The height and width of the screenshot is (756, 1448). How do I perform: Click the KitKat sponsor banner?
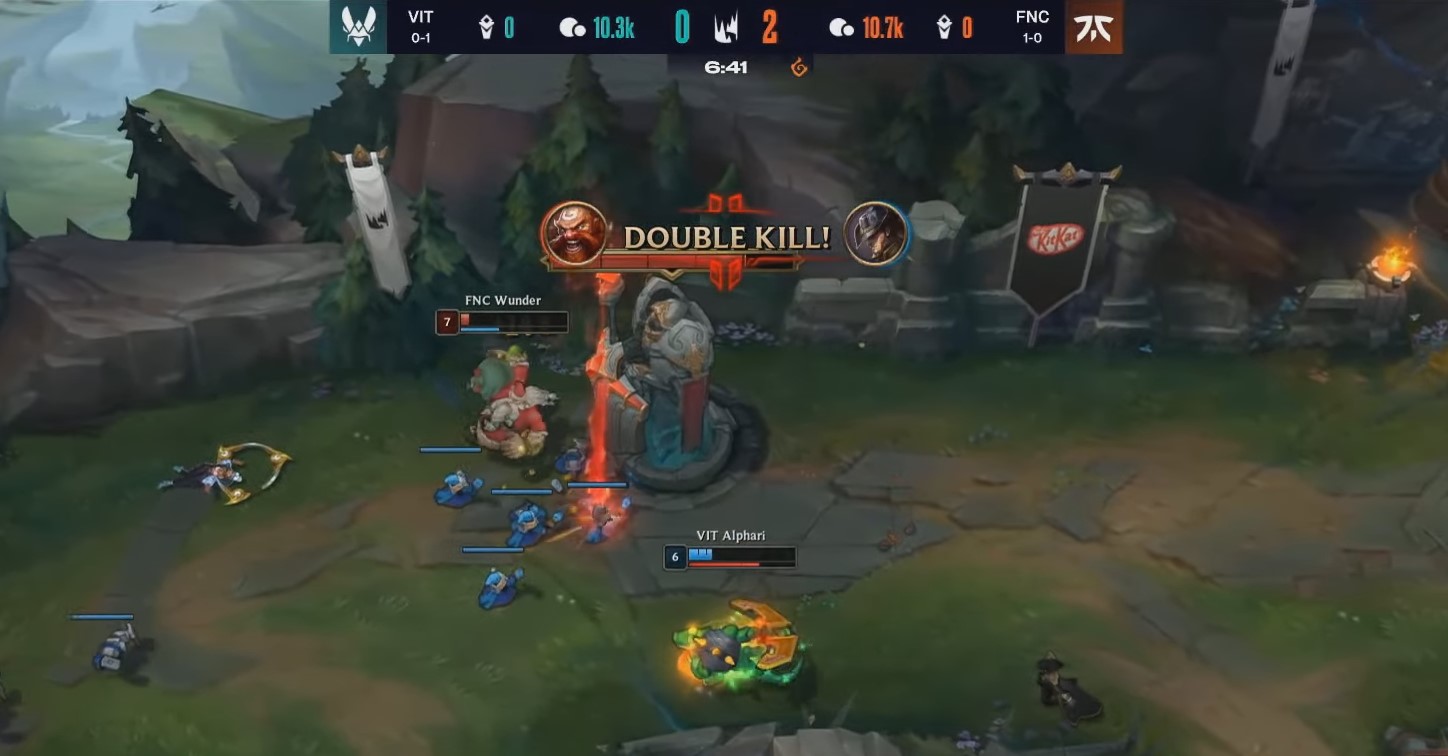(x=1057, y=240)
